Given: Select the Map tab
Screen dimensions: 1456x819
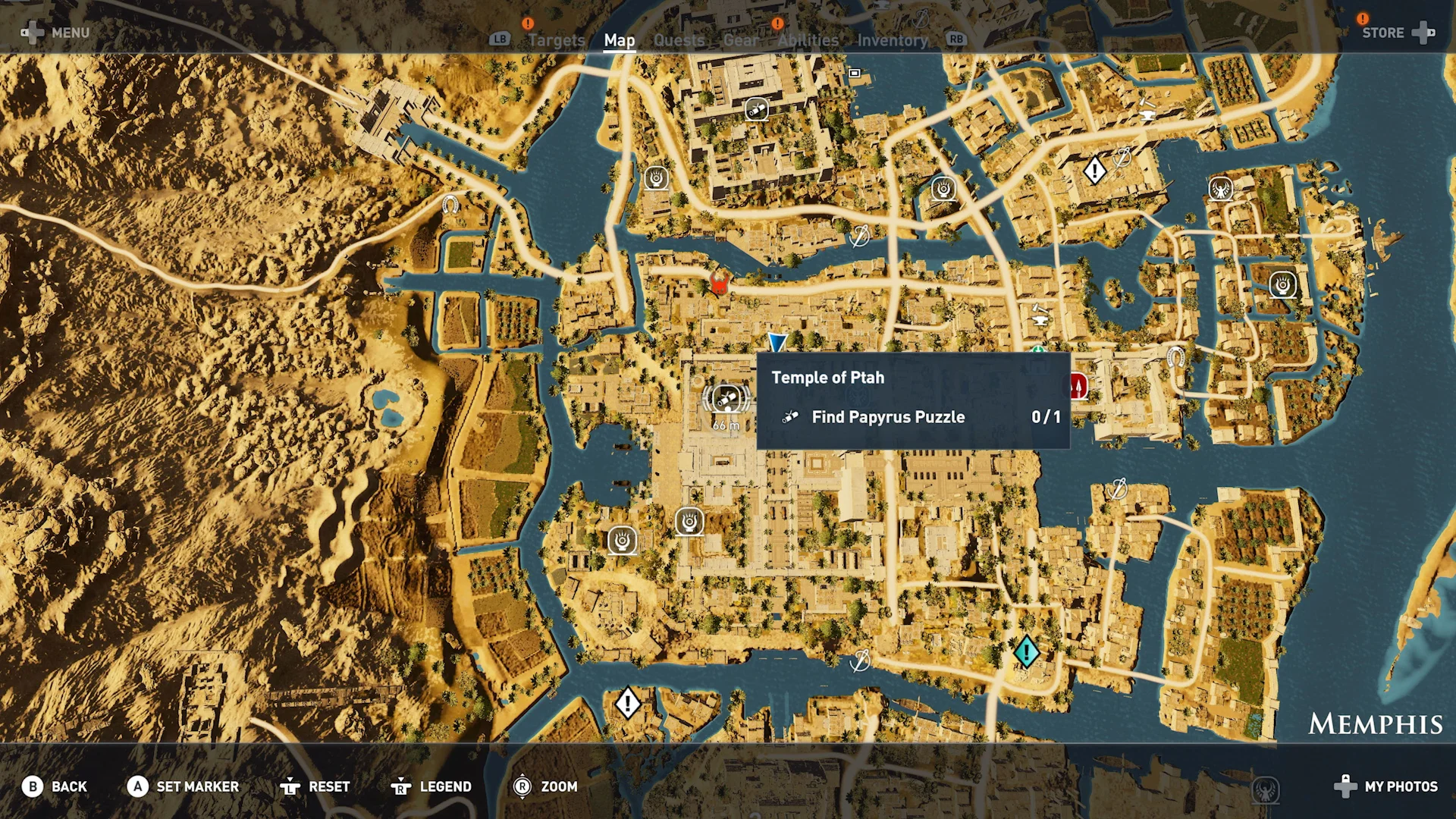Looking at the screenshot, I should [619, 40].
